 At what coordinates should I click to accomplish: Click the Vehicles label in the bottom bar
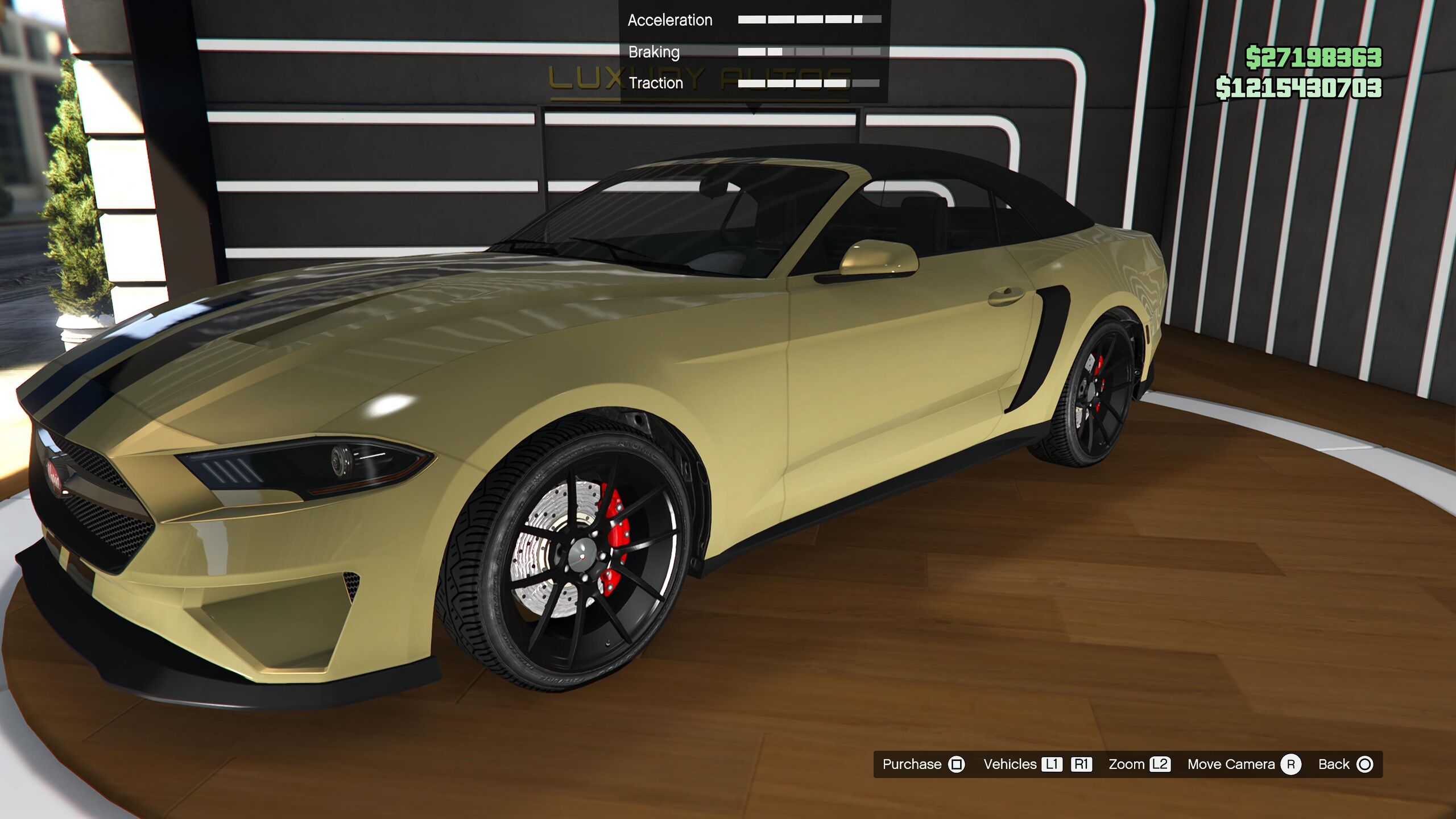[1010, 764]
